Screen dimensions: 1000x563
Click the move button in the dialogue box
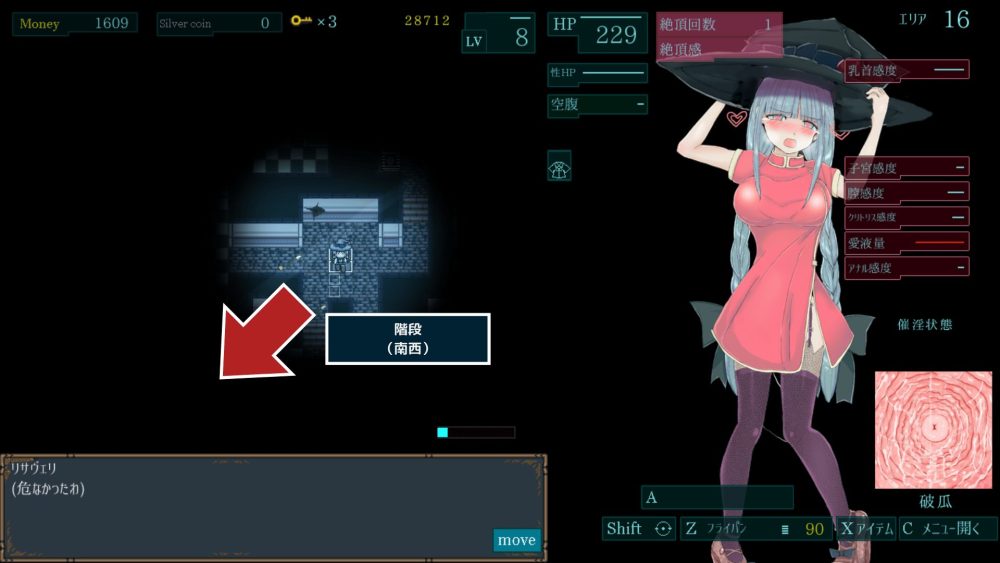tap(516, 540)
